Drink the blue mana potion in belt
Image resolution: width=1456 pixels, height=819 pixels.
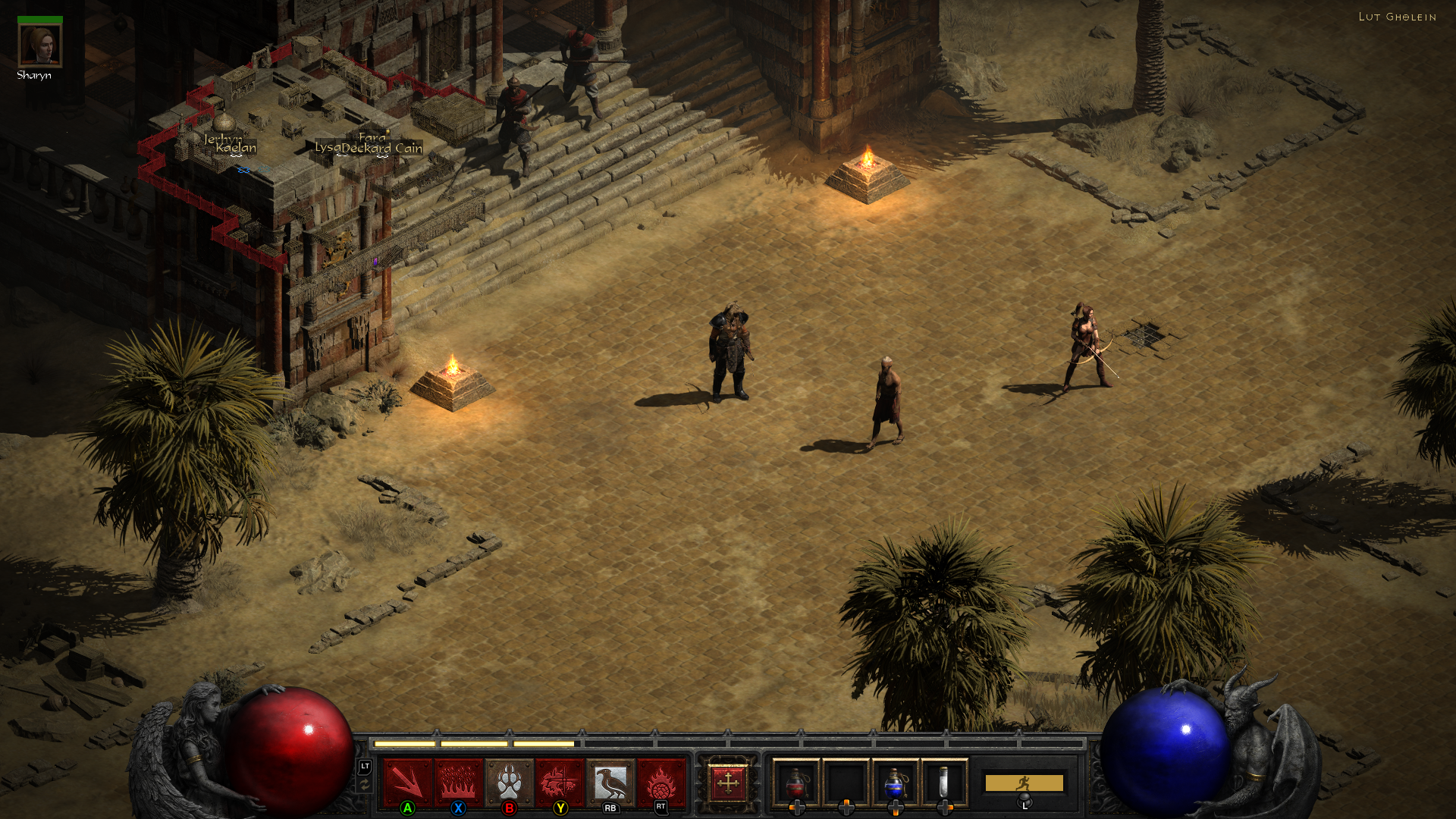coord(895,783)
